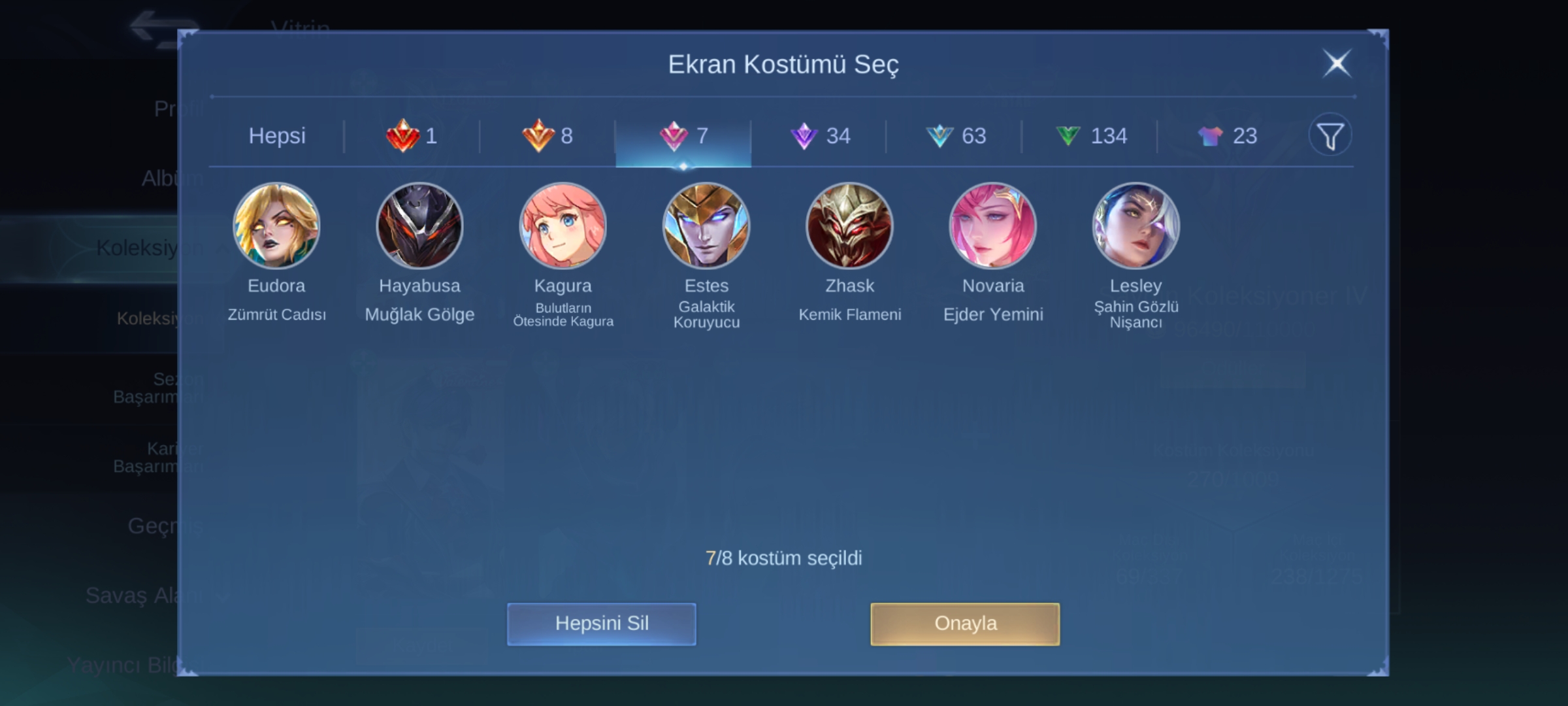Switch to the purple gem tab showing 34
The width and height of the screenshot is (1568, 706).
coord(820,136)
